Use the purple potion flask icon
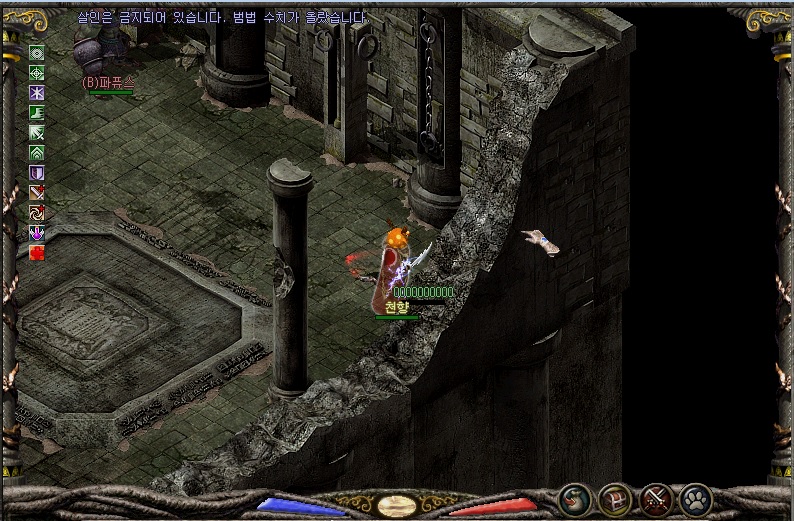794x521 pixels. pos(37,233)
